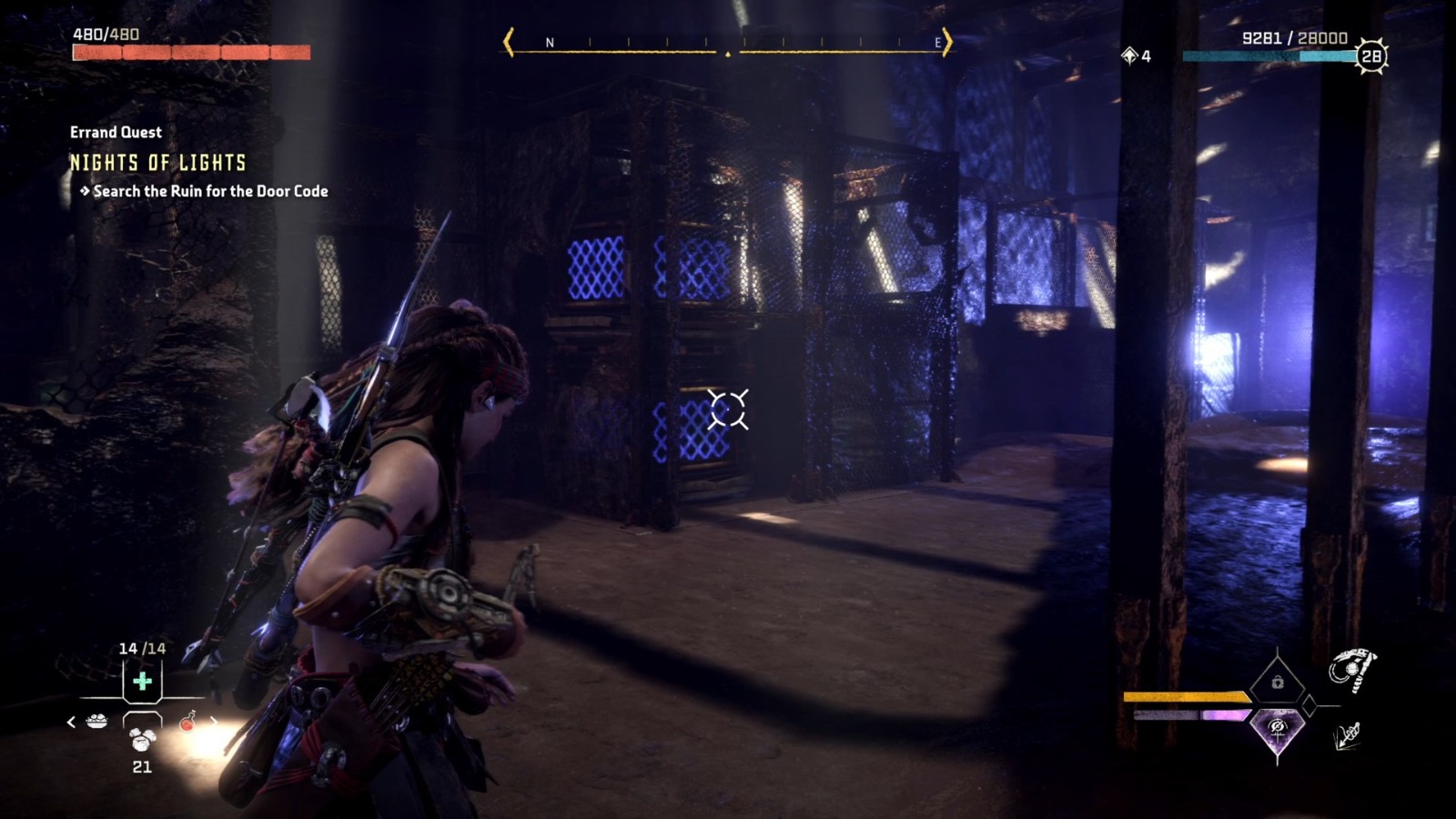Click the right arrow on the item selector
This screenshot has width=1456, height=819.
tap(213, 723)
